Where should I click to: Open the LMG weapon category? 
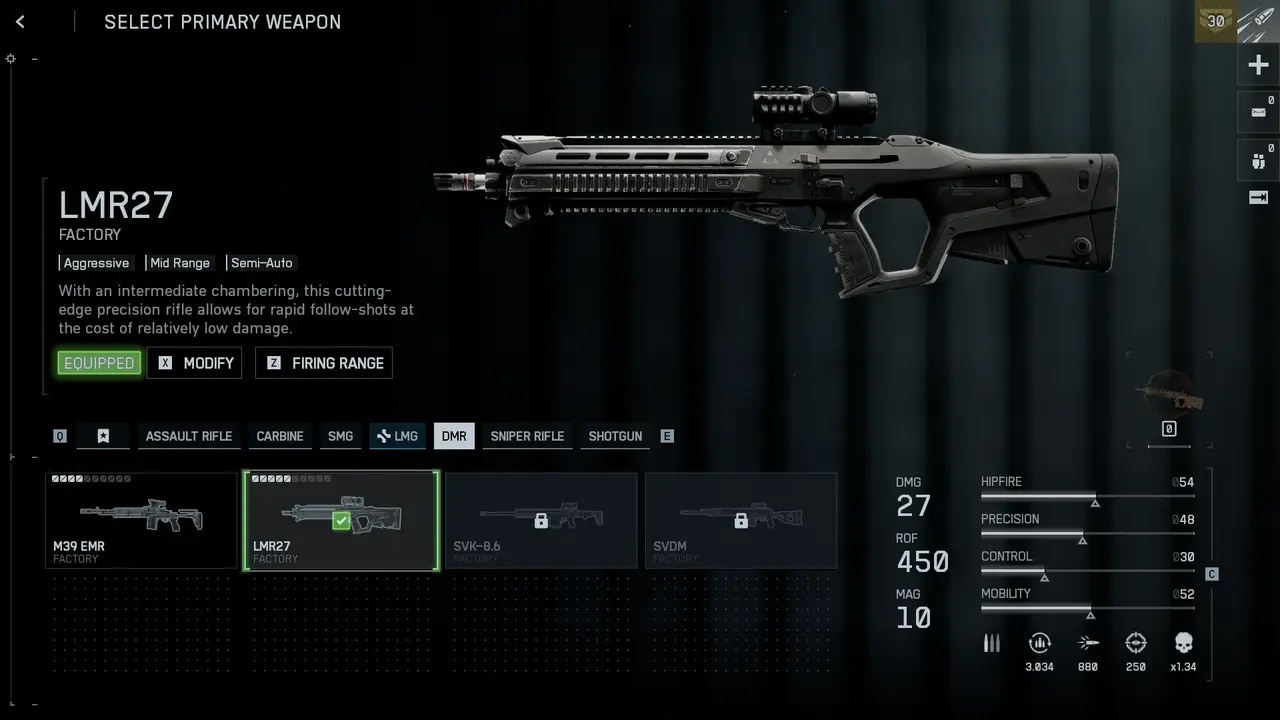[397, 436]
